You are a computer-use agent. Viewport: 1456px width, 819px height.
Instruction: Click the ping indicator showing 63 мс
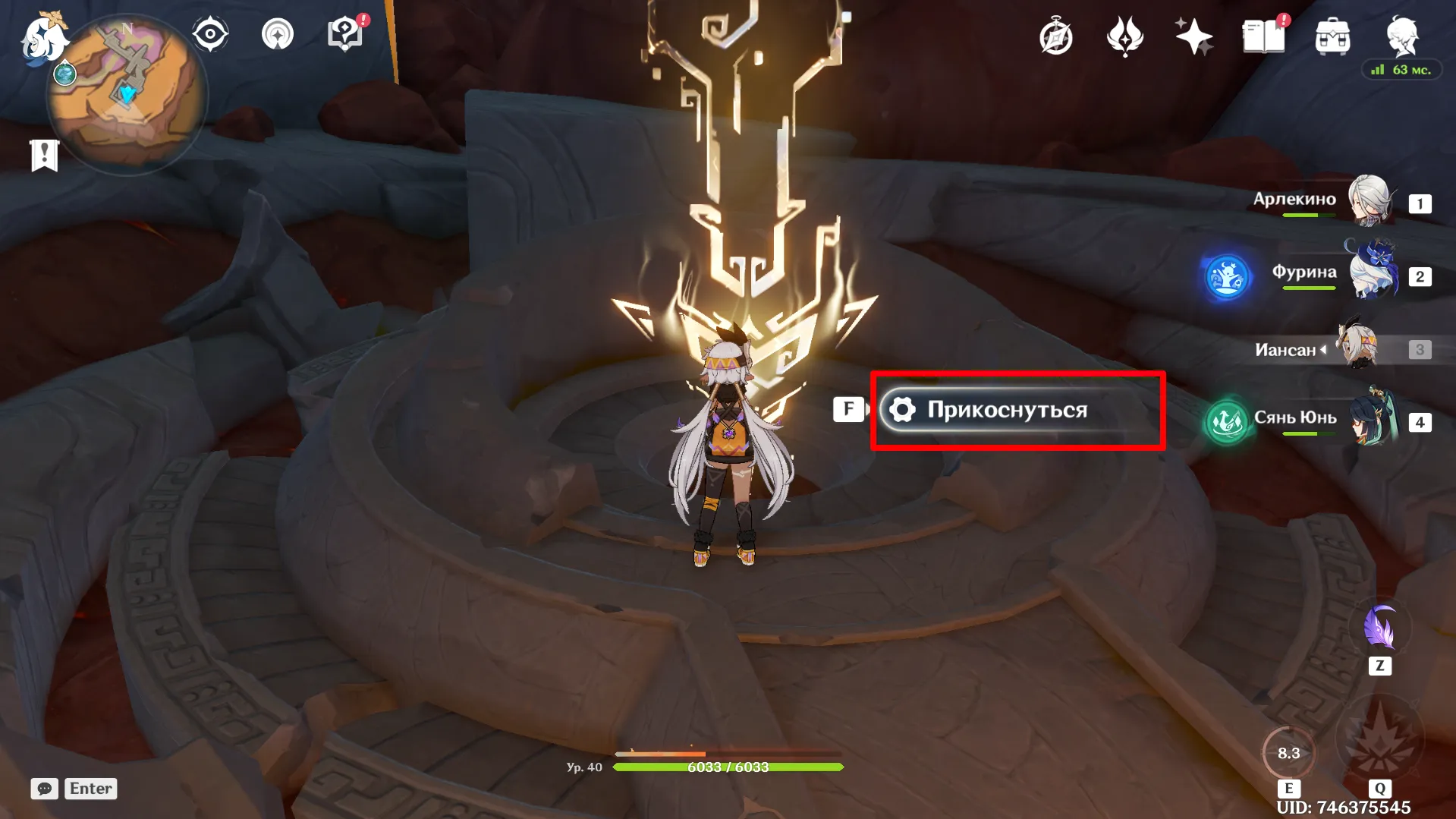[x=1400, y=70]
